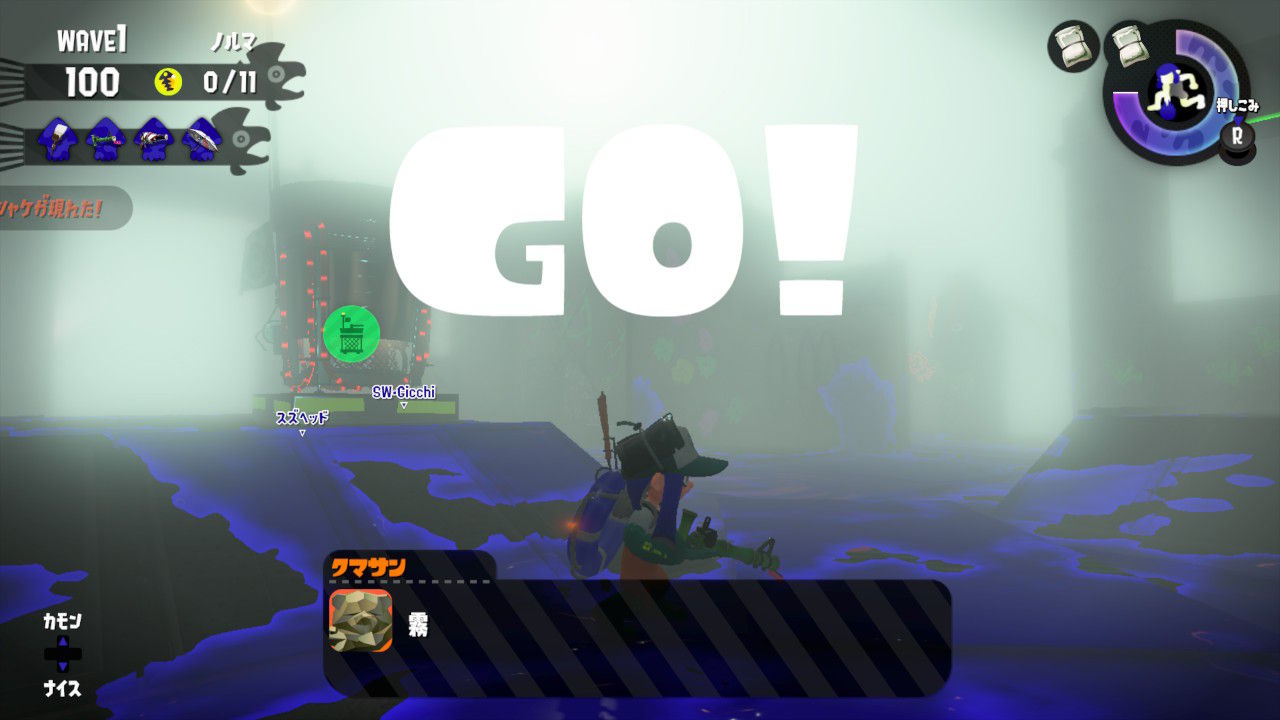Open the WAVE1 header label
Viewport: 1280px width, 720px height.
click(95, 38)
